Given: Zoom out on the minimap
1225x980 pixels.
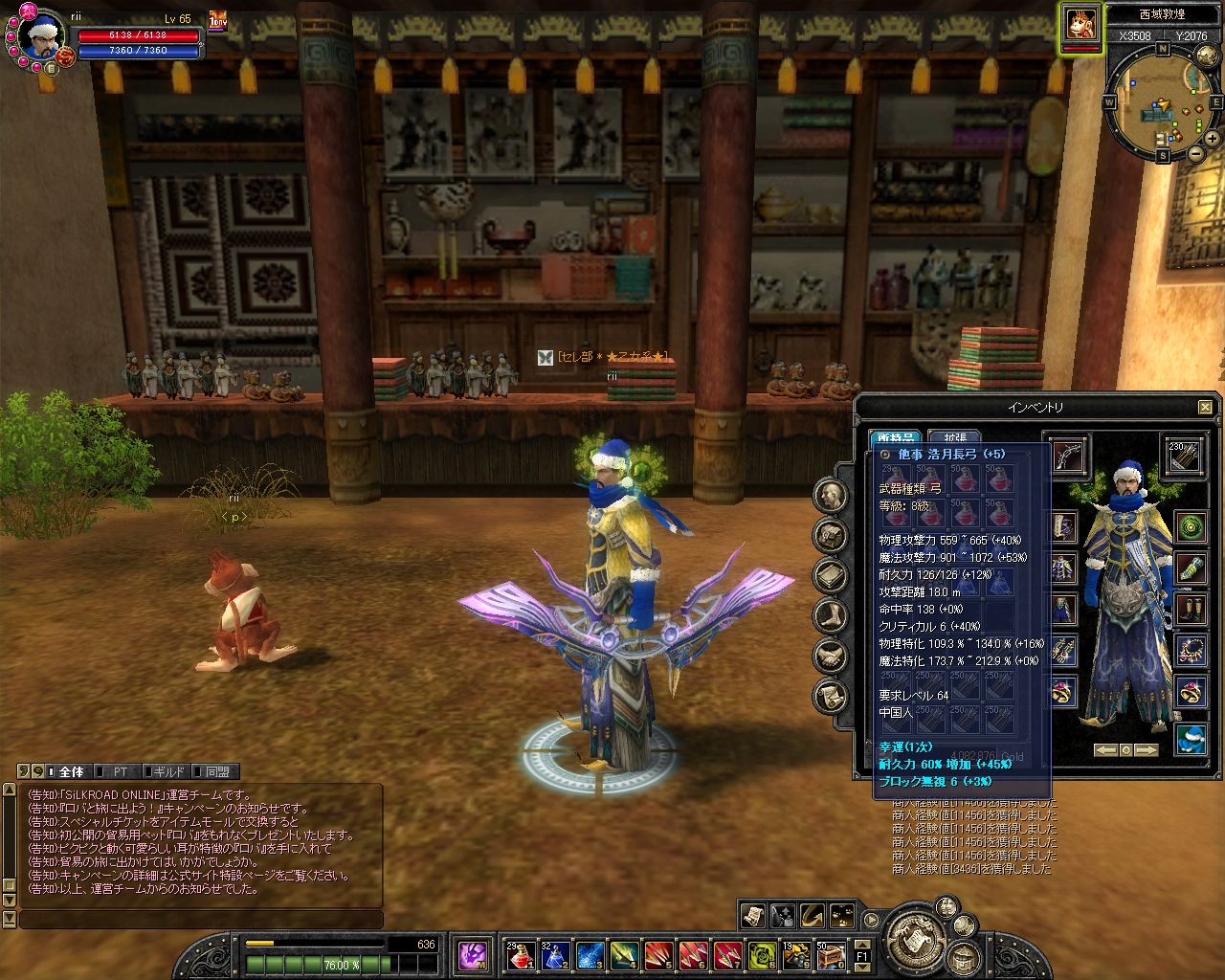Looking at the screenshot, I should [1196, 153].
